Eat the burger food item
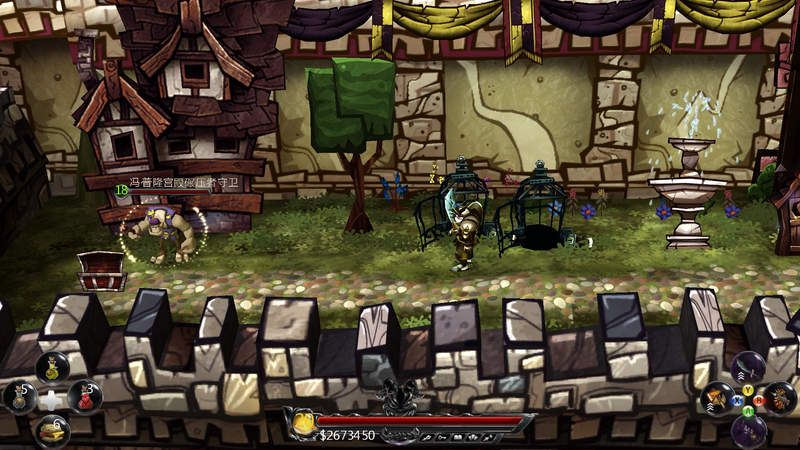800x450 pixels. (52, 430)
